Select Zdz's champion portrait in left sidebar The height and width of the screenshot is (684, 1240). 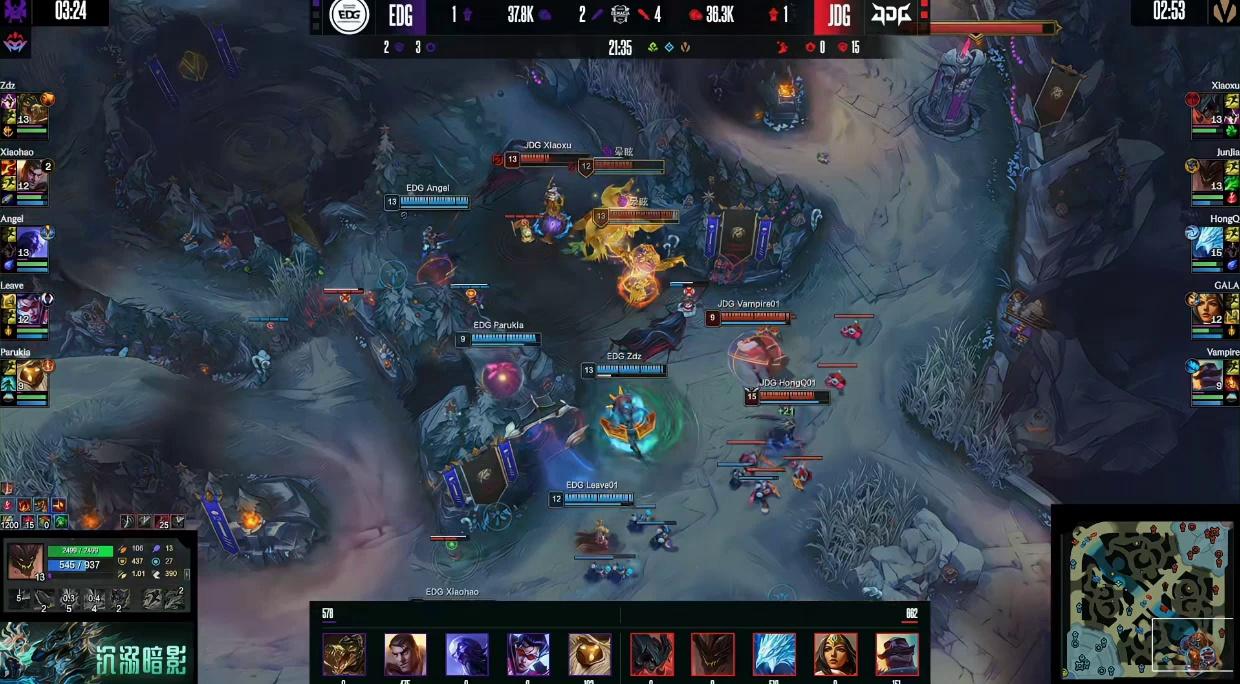pyautogui.click(x=32, y=109)
